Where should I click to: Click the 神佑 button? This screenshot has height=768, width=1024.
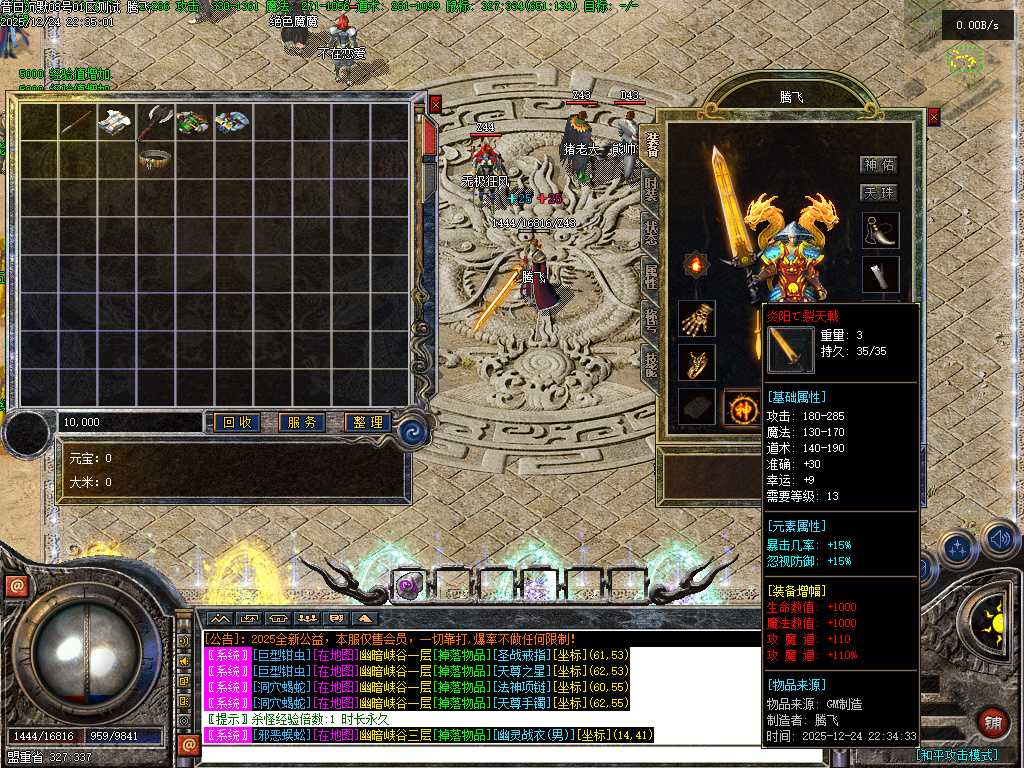tap(879, 164)
